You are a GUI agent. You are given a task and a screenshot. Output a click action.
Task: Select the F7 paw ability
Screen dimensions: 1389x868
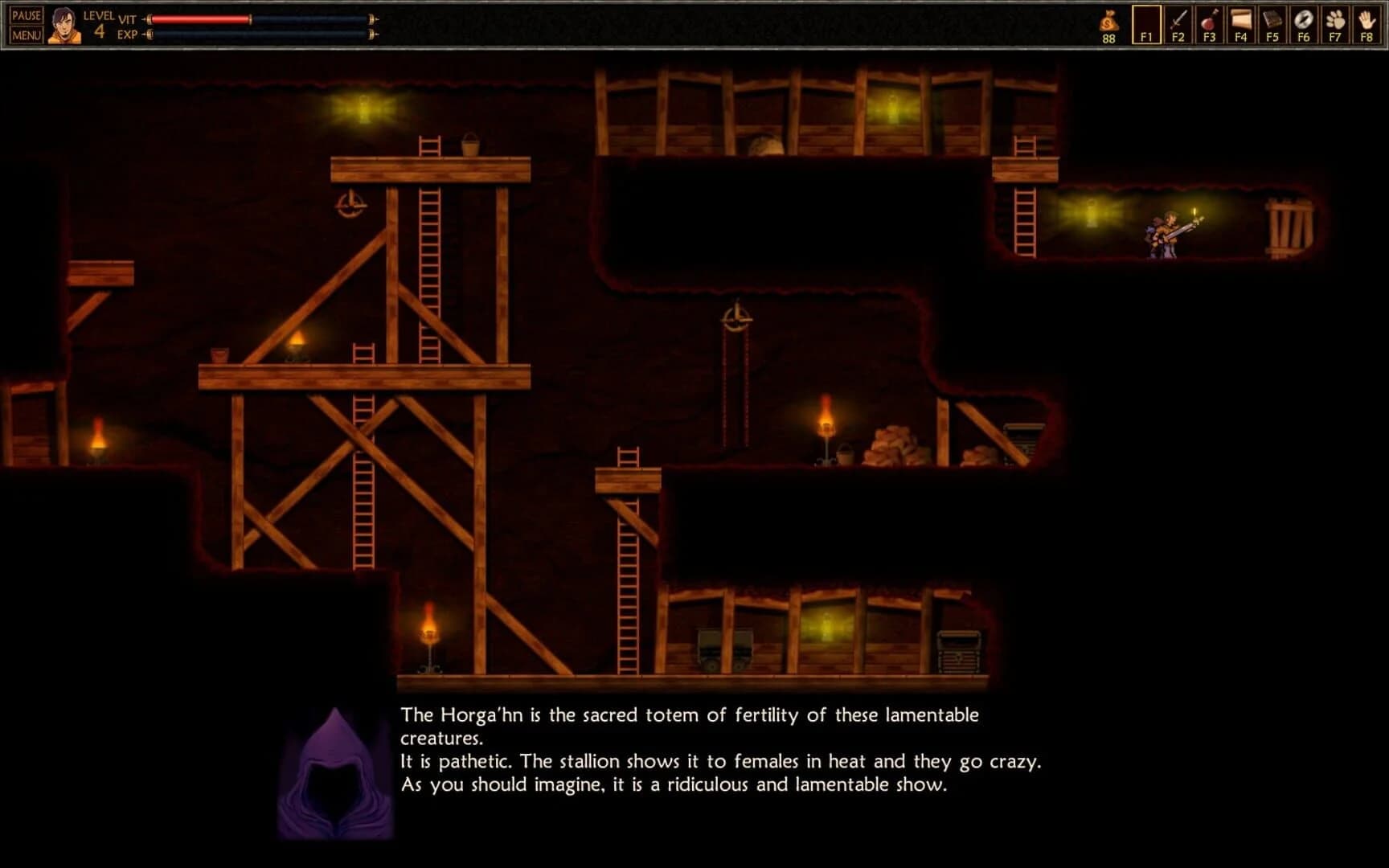pyautogui.click(x=1334, y=24)
